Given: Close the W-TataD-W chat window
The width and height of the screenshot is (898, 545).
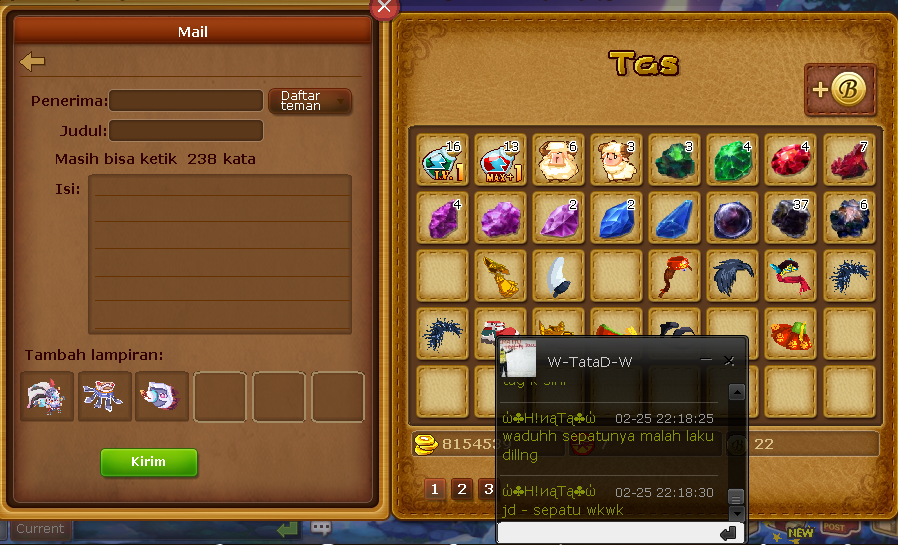Looking at the screenshot, I should (x=729, y=360).
